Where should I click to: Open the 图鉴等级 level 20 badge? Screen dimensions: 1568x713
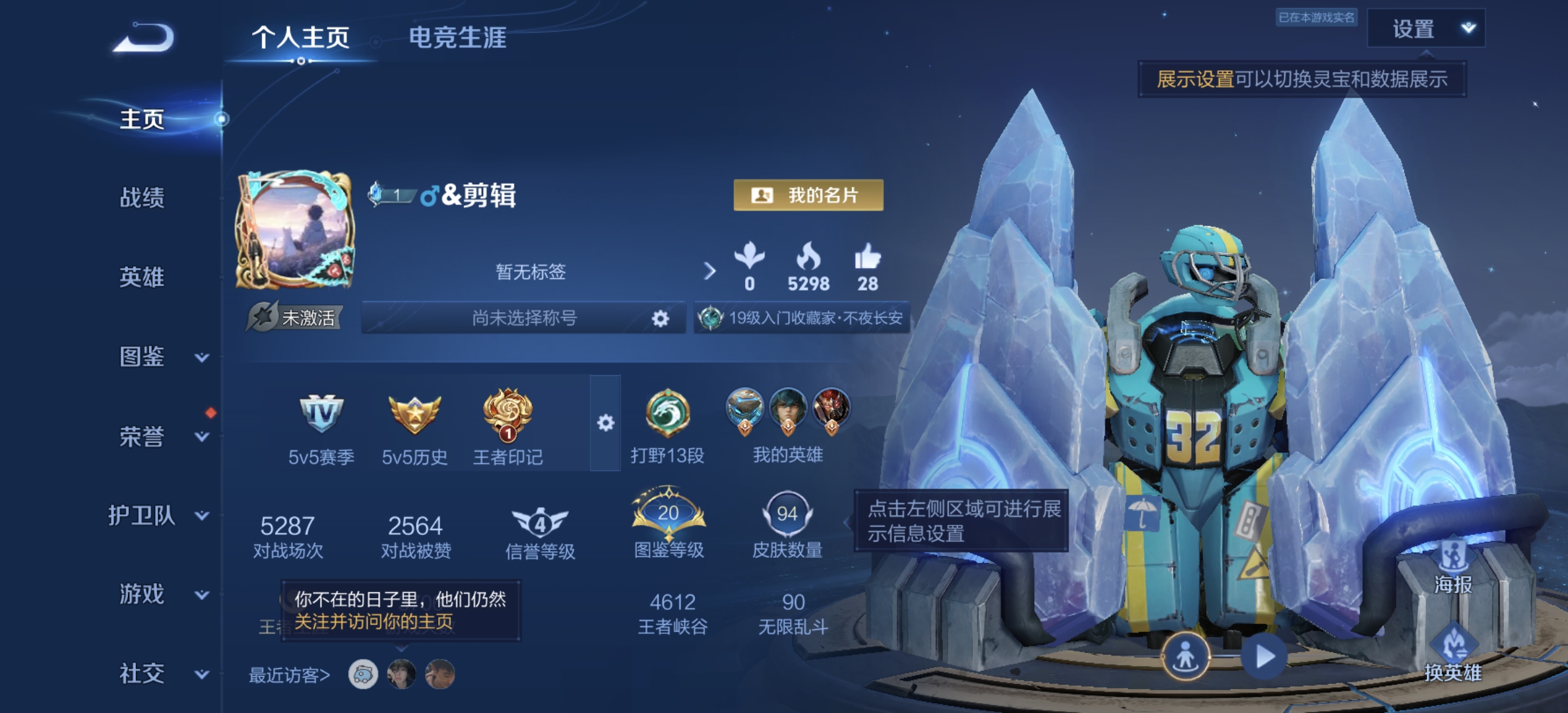pyautogui.click(x=668, y=512)
